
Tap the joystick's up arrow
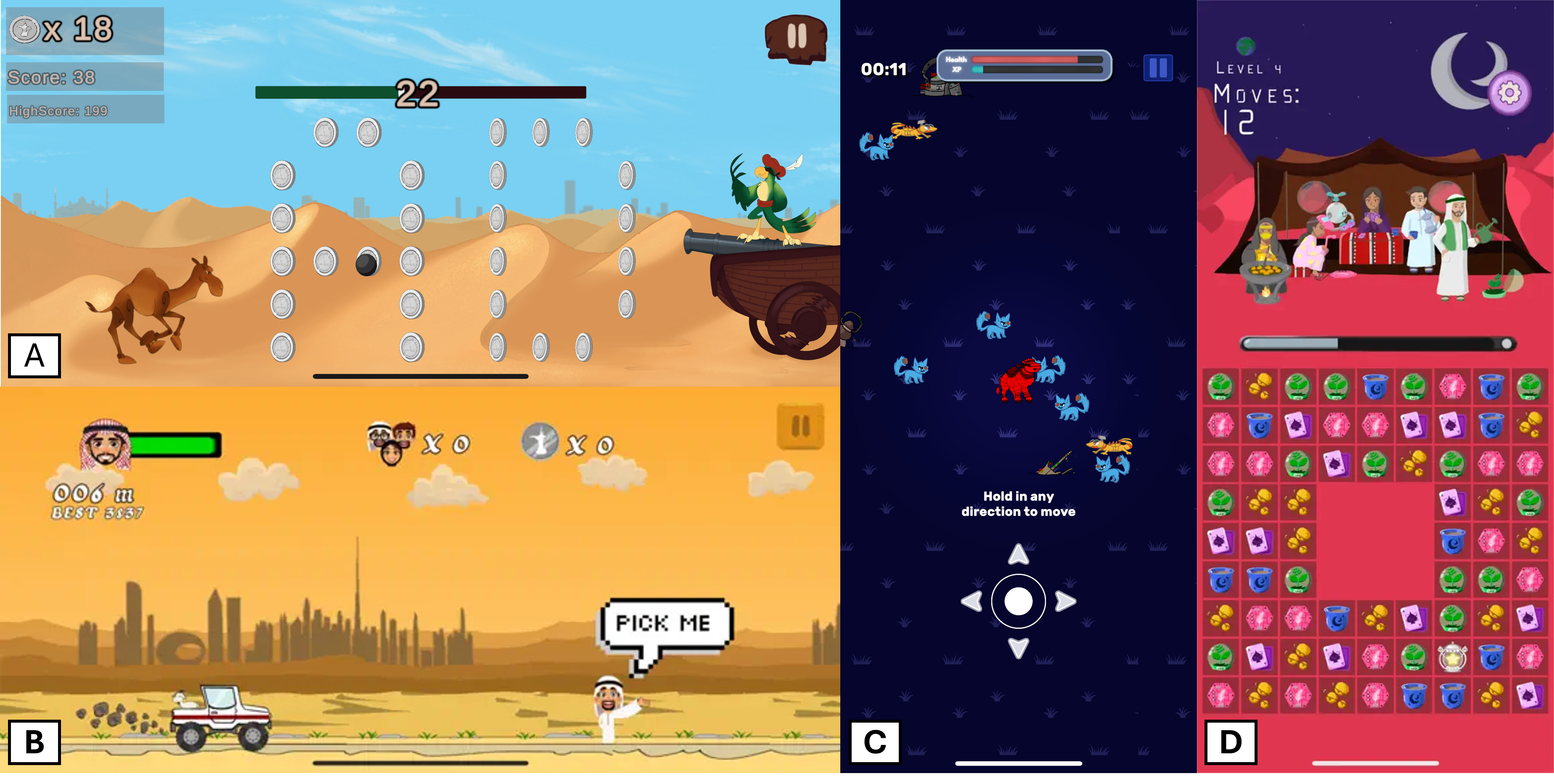coord(1018,554)
